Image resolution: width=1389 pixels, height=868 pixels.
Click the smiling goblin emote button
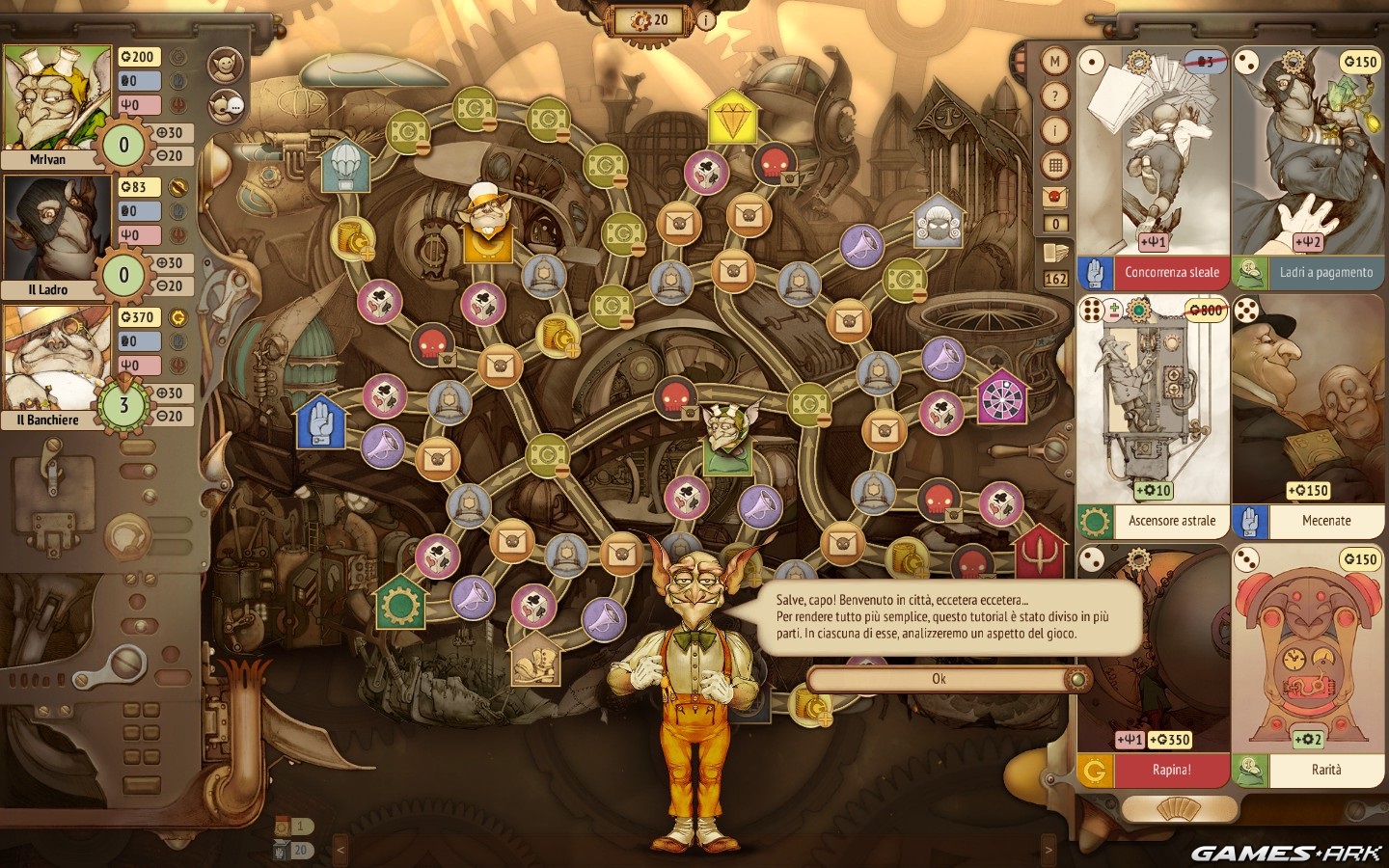[226, 64]
